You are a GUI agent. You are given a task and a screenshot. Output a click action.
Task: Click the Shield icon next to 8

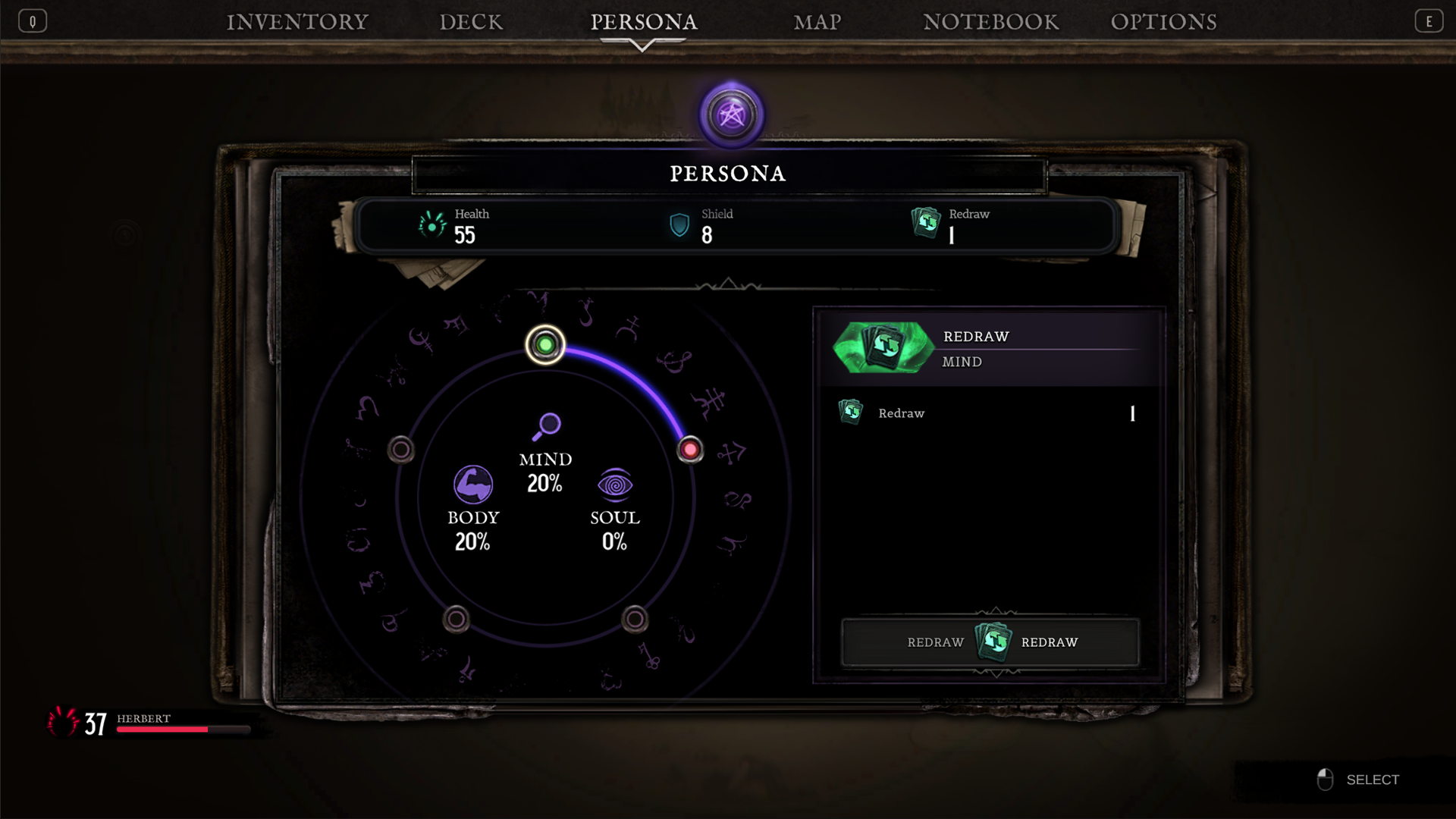(679, 225)
